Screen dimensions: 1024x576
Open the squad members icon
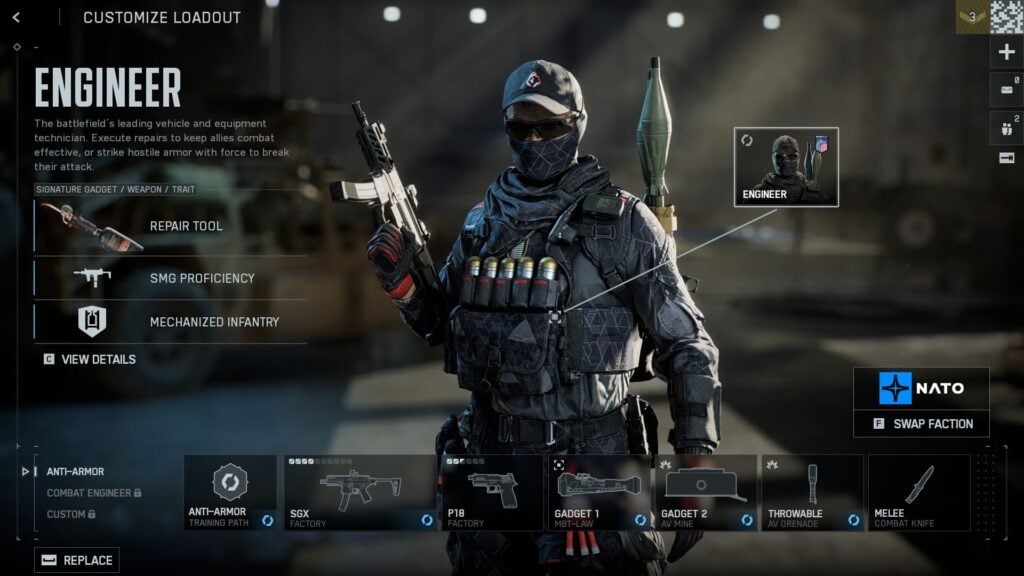tap(1006, 126)
